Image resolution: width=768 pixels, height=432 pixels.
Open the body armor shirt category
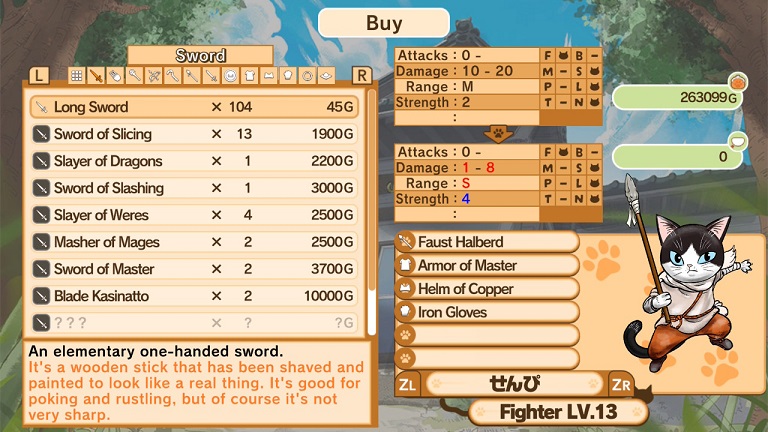pyautogui.click(x=248, y=75)
